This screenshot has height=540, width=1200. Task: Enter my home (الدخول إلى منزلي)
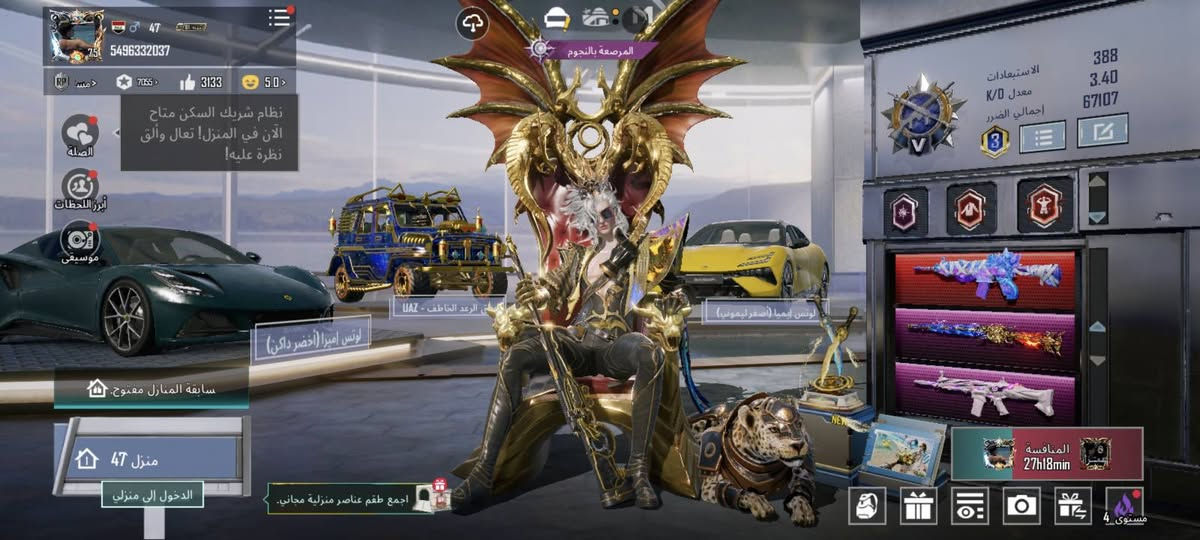(152, 493)
